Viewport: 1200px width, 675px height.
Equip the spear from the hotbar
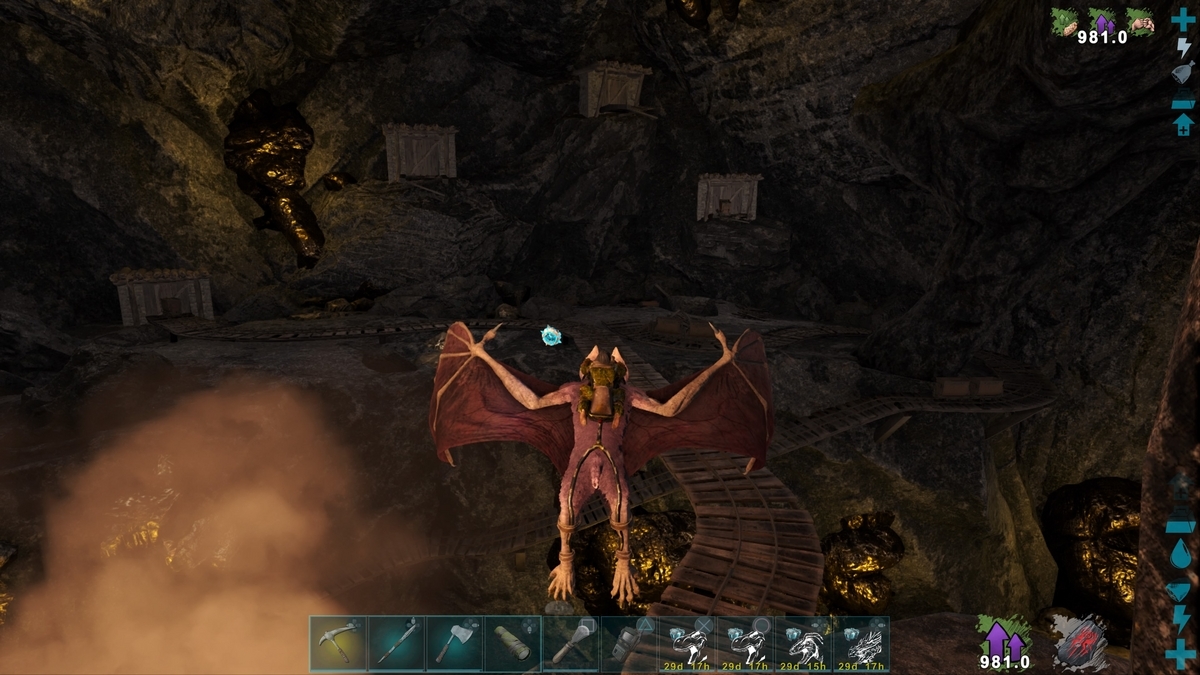pyautogui.click(x=396, y=643)
